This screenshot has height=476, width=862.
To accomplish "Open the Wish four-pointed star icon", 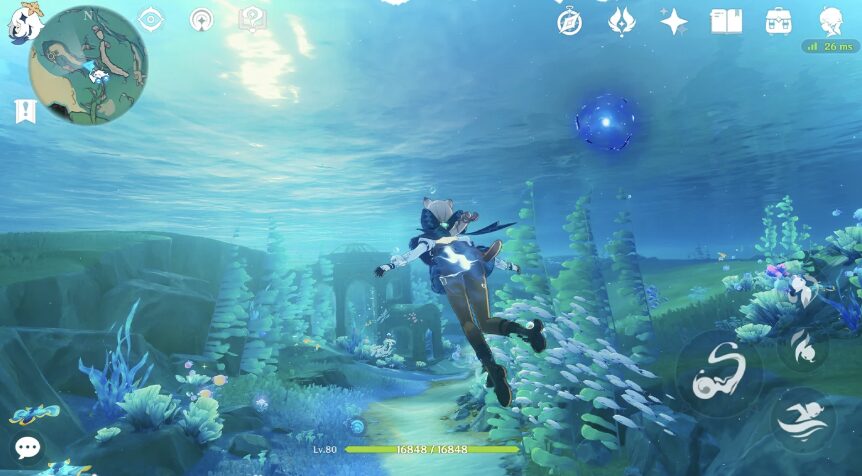I will click(674, 21).
